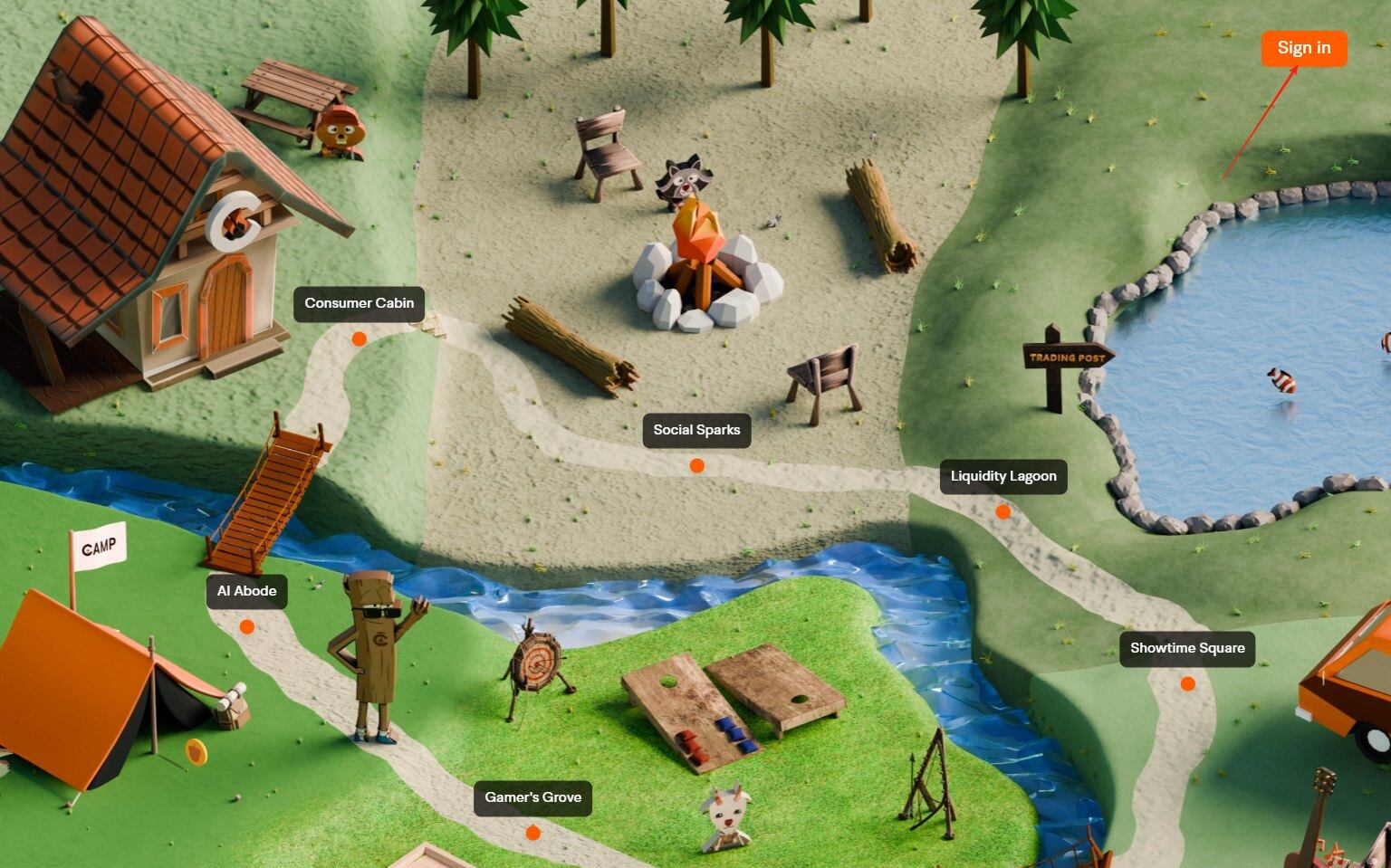This screenshot has width=1391, height=868.
Task: Toggle the beaver peeking near the picnic table
Action: pos(340,131)
